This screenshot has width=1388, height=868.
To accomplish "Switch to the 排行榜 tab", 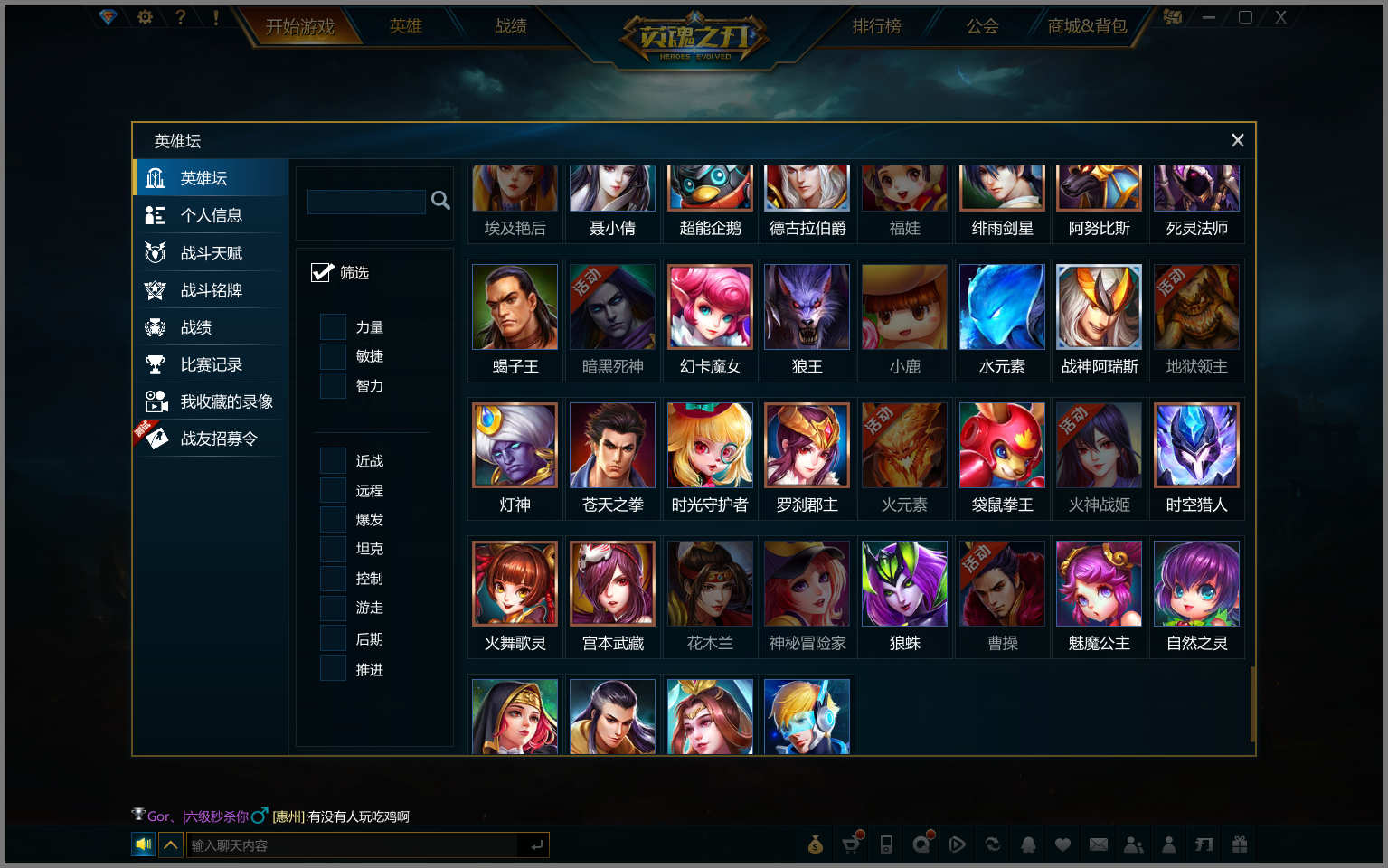I will pyautogui.click(x=876, y=26).
